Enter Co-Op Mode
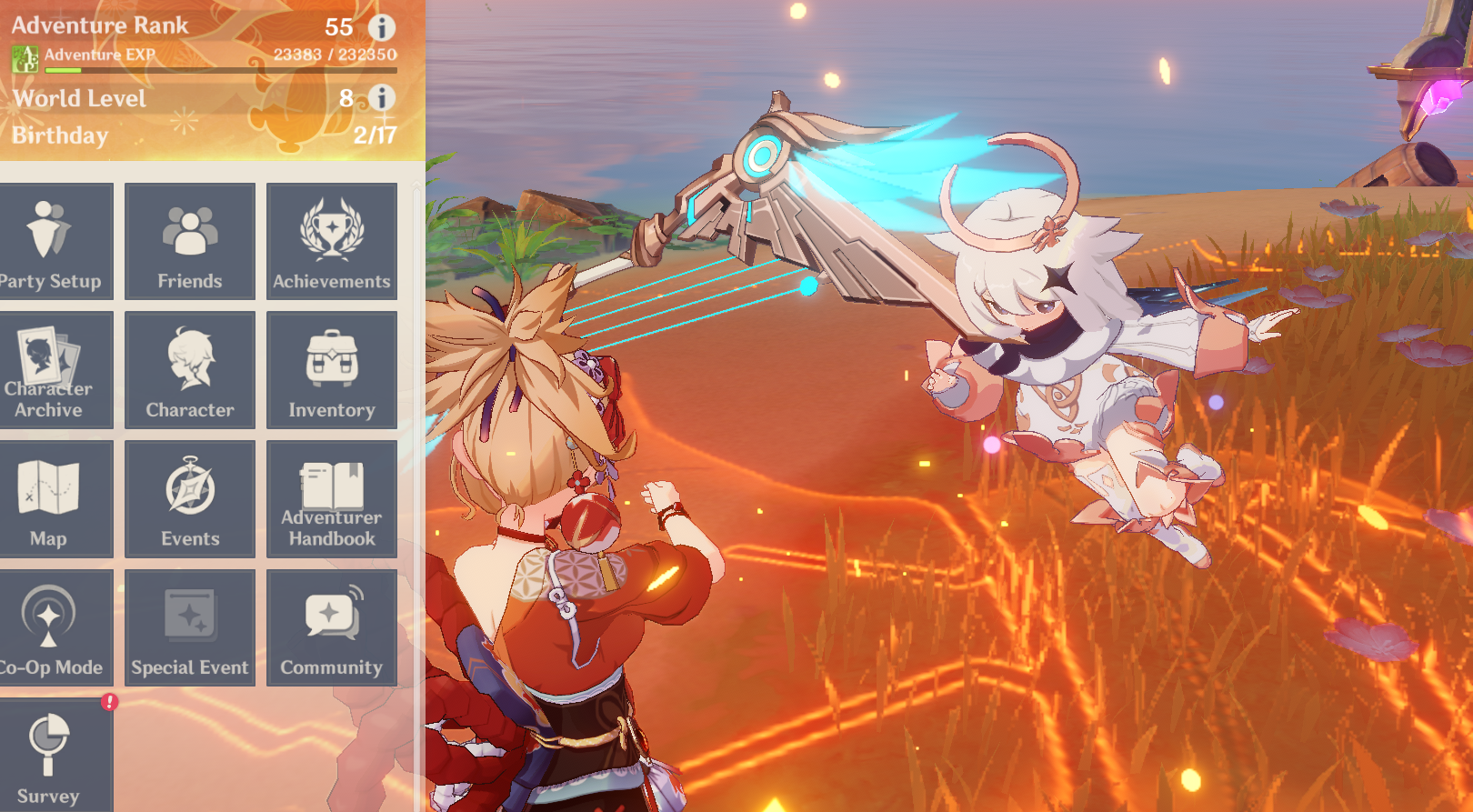The height and width of the screenshot is (812, 1473). pyautogui.click(x=55, y=628)
